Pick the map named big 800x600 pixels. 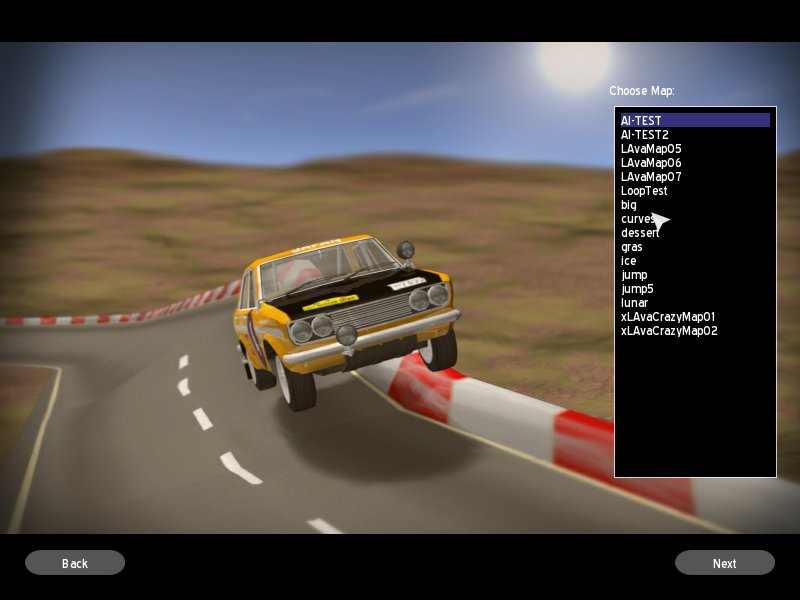coord(629,205)
